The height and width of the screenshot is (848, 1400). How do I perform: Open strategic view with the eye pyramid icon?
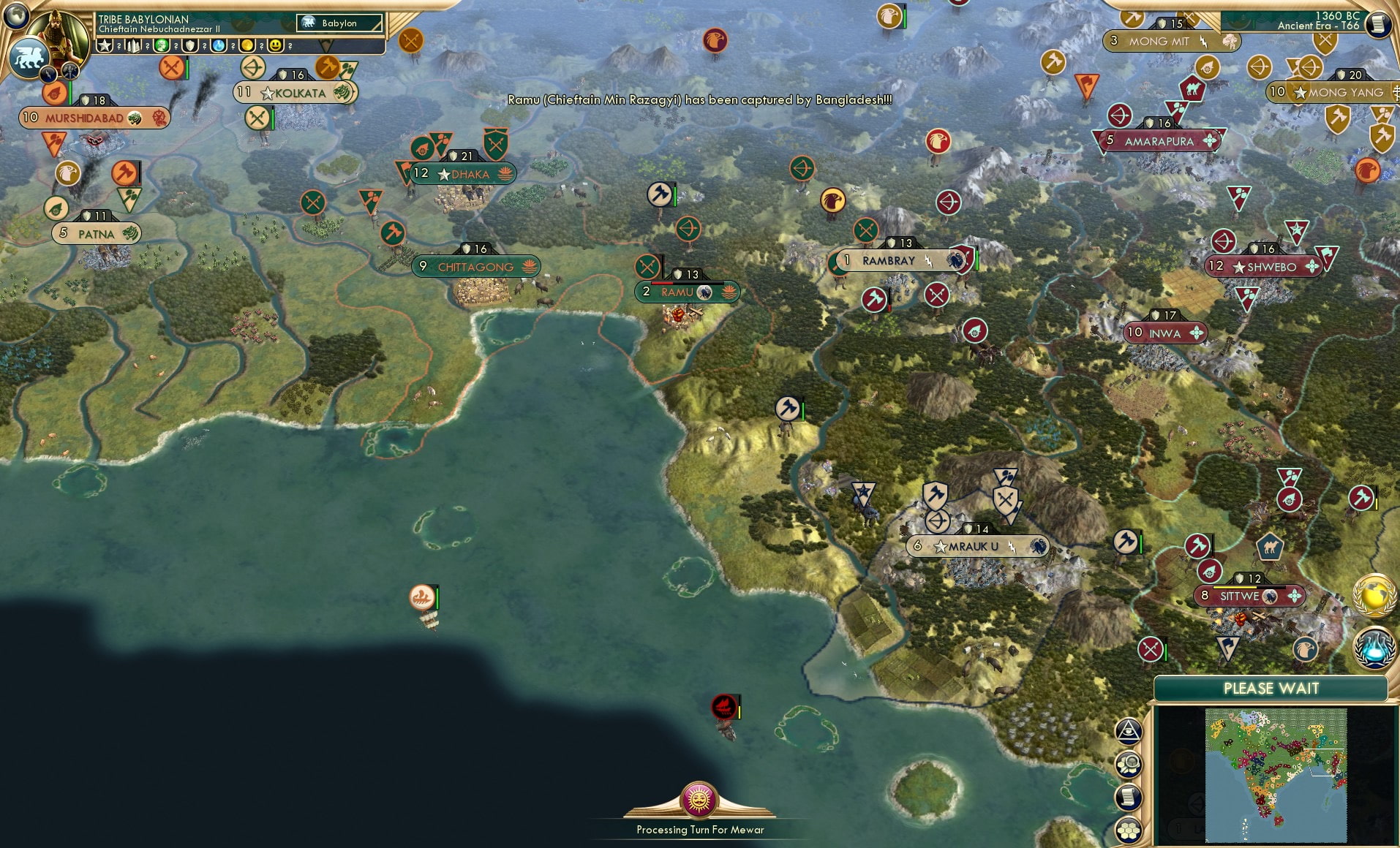pyautogui.click(x=1129, y=731)
